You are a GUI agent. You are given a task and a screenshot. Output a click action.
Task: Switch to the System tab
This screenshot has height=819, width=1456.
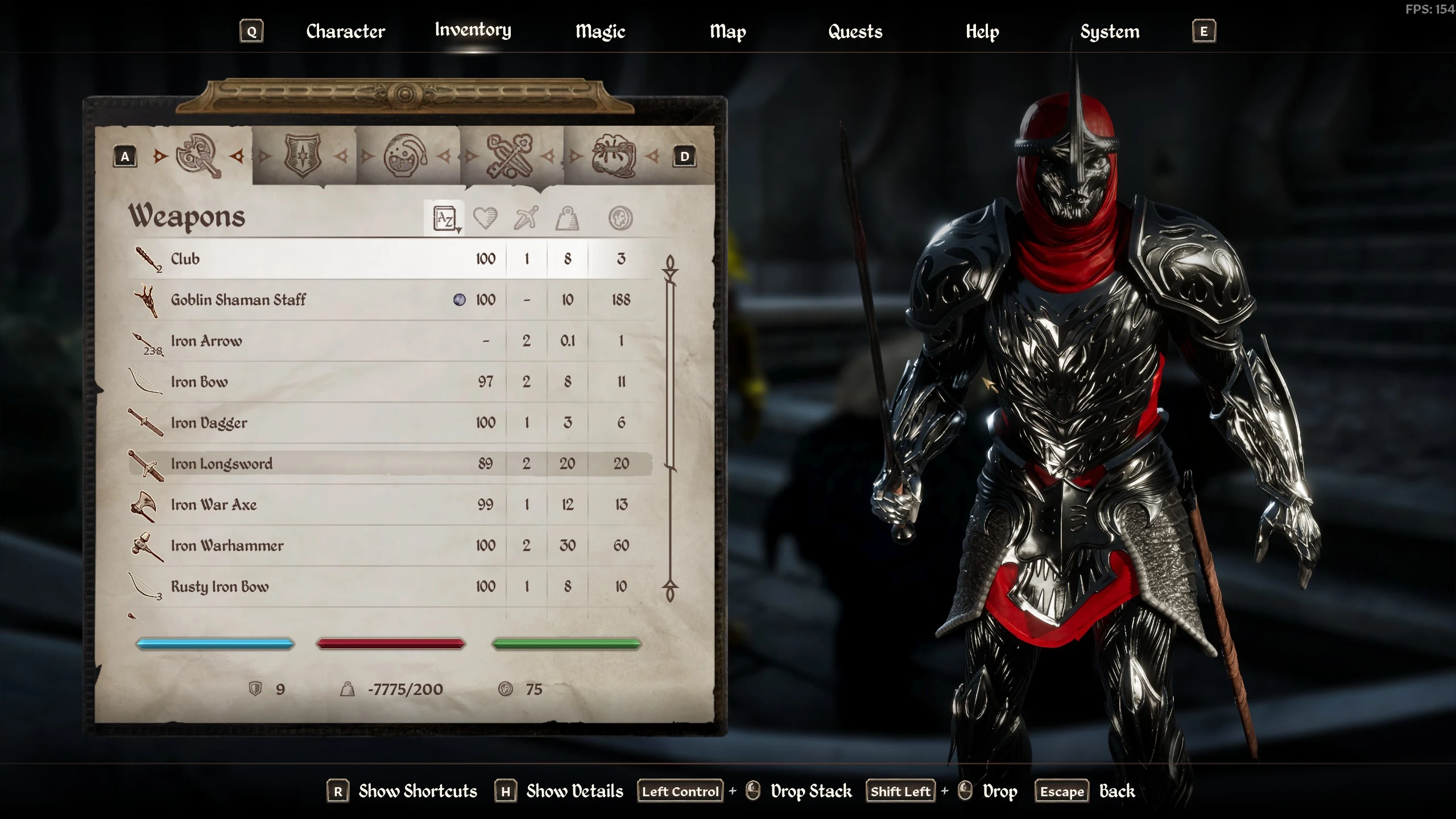[1110, 32]
